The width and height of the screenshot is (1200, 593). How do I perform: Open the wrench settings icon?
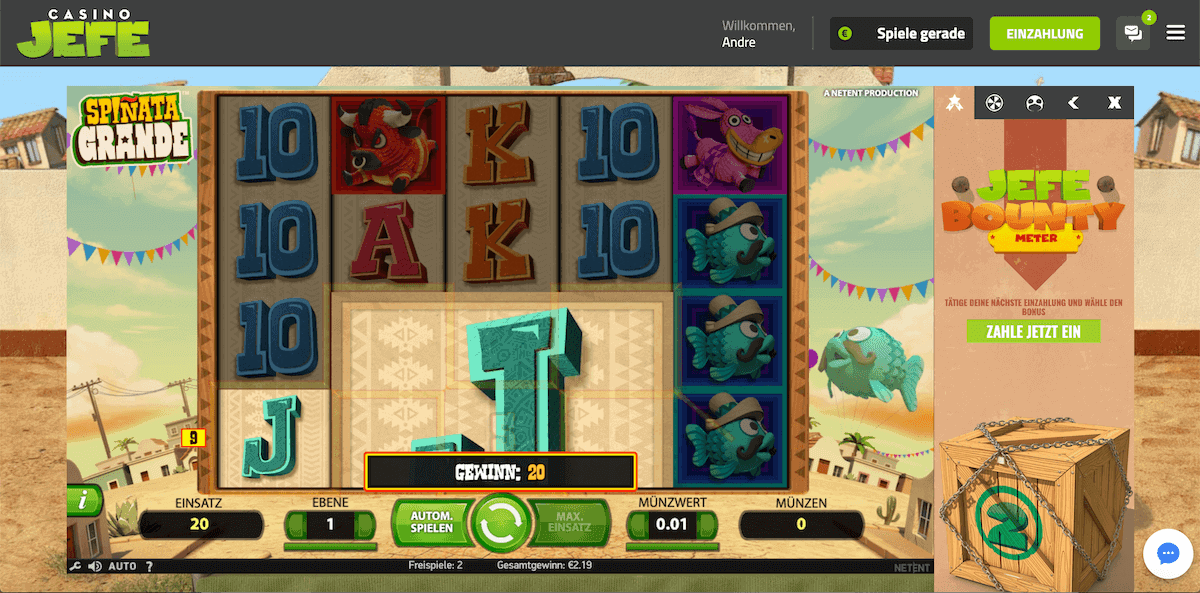click(x=75, y=566)
